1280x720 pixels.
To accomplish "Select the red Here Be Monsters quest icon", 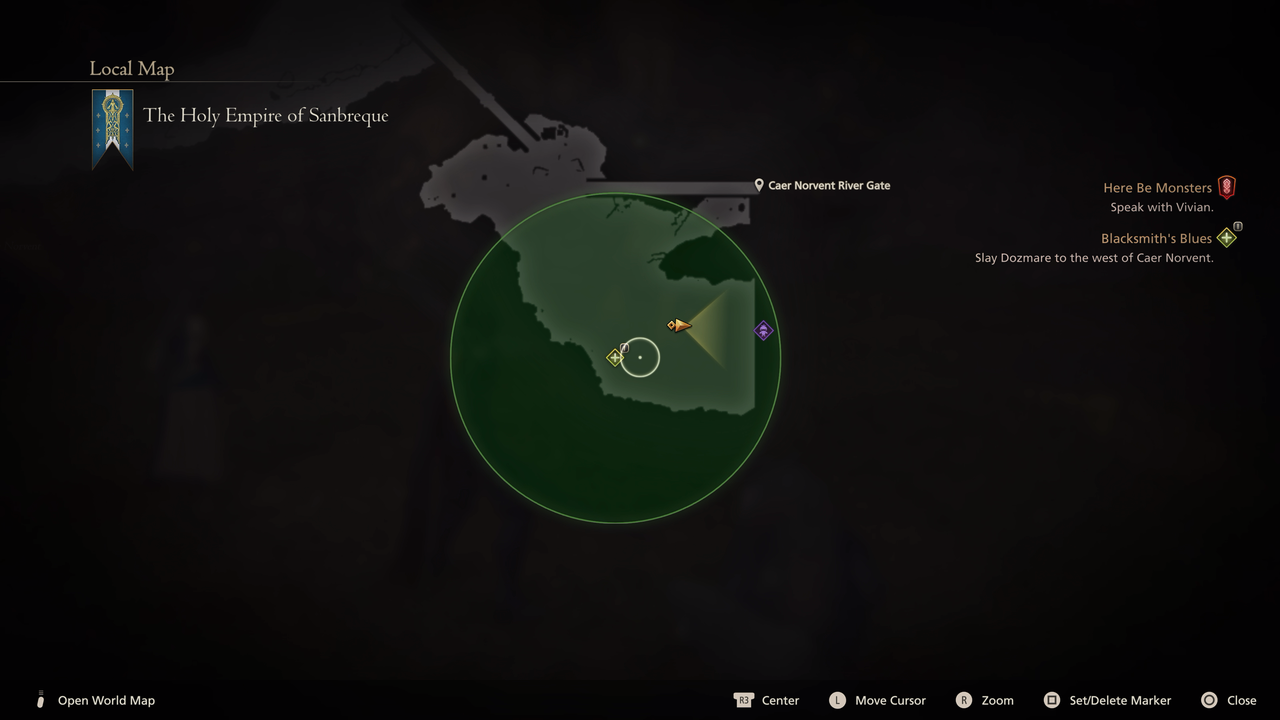I will (1226, 187).
